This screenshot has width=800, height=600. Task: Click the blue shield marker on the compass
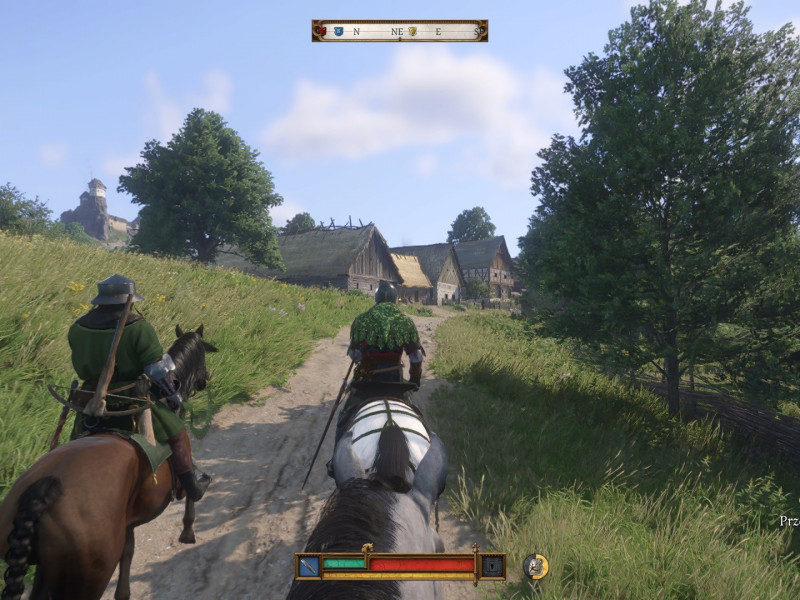pos(338,31)
